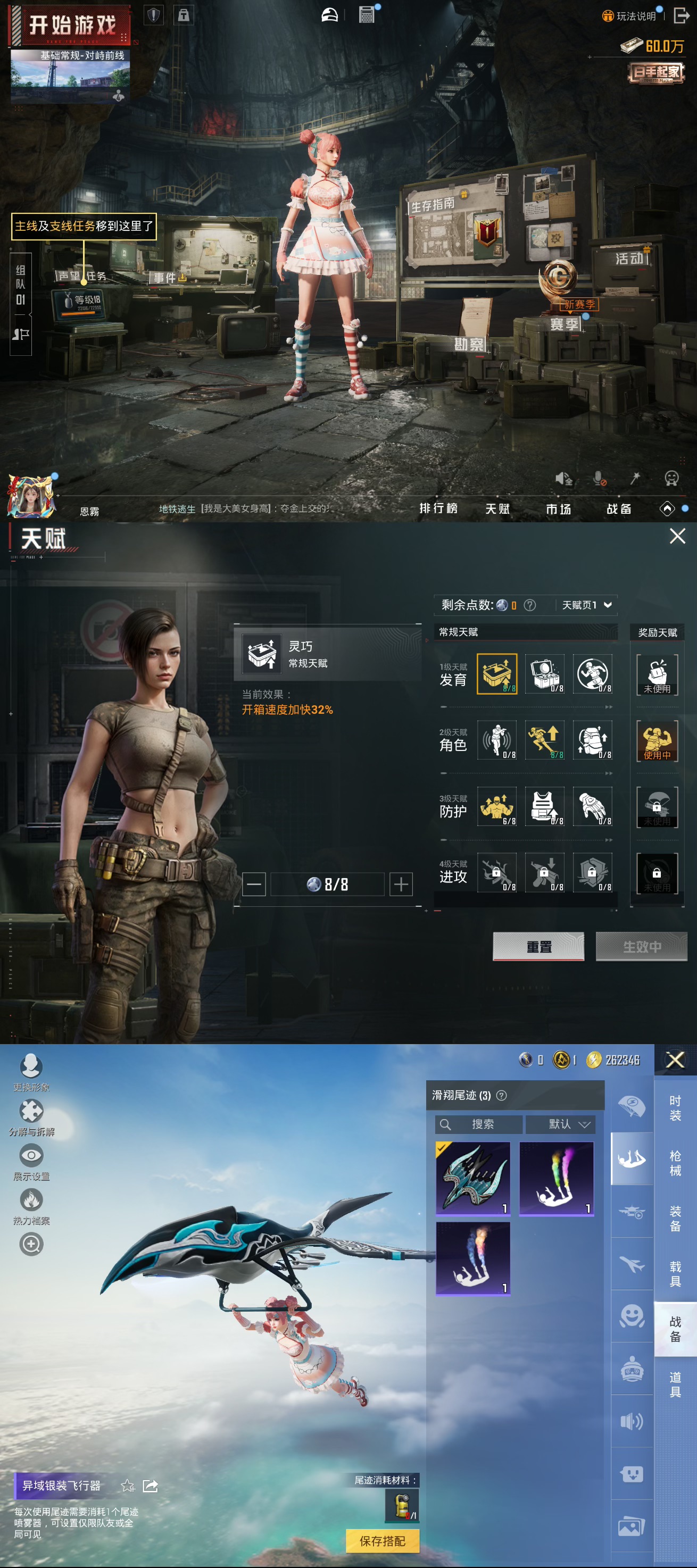697x1568 pixels.
Task: Open the 默认 sort dropdown
Action: click(560, 1124)
